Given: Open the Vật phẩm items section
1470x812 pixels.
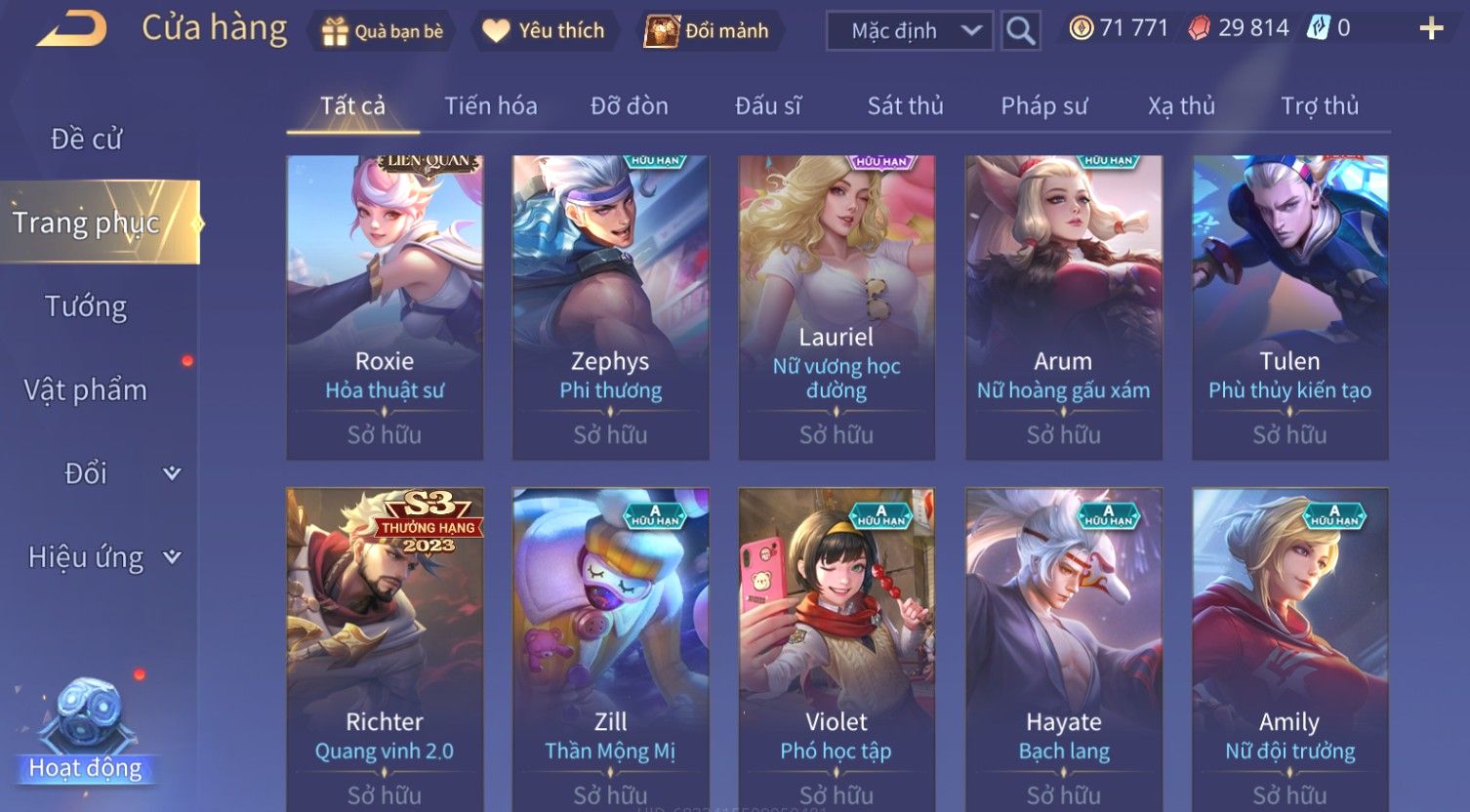Looking at the screenshot, I should pyautogui.click(x=86, y=390).
